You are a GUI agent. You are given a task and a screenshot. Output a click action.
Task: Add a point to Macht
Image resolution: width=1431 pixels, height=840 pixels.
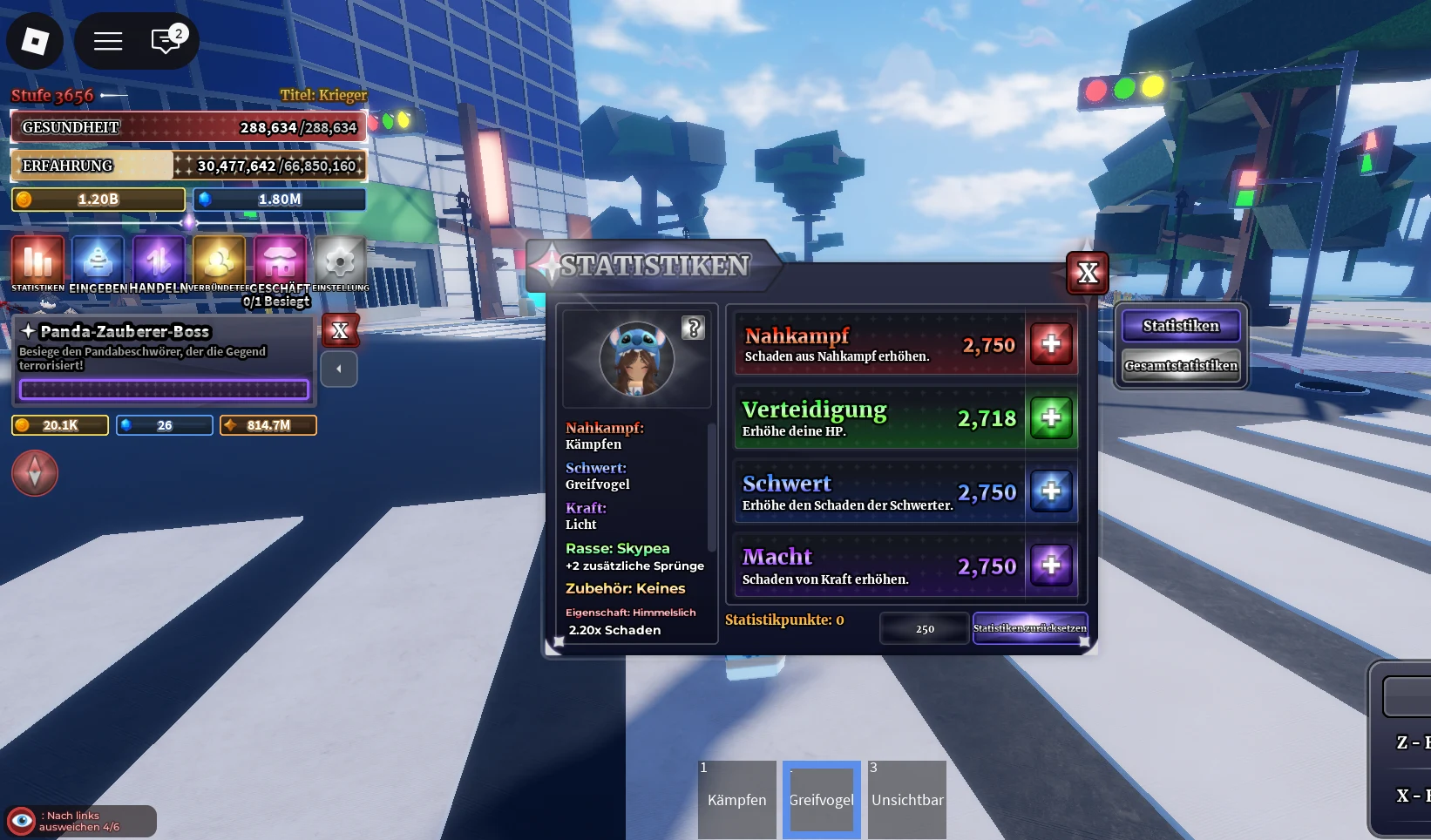[1051, 566]
